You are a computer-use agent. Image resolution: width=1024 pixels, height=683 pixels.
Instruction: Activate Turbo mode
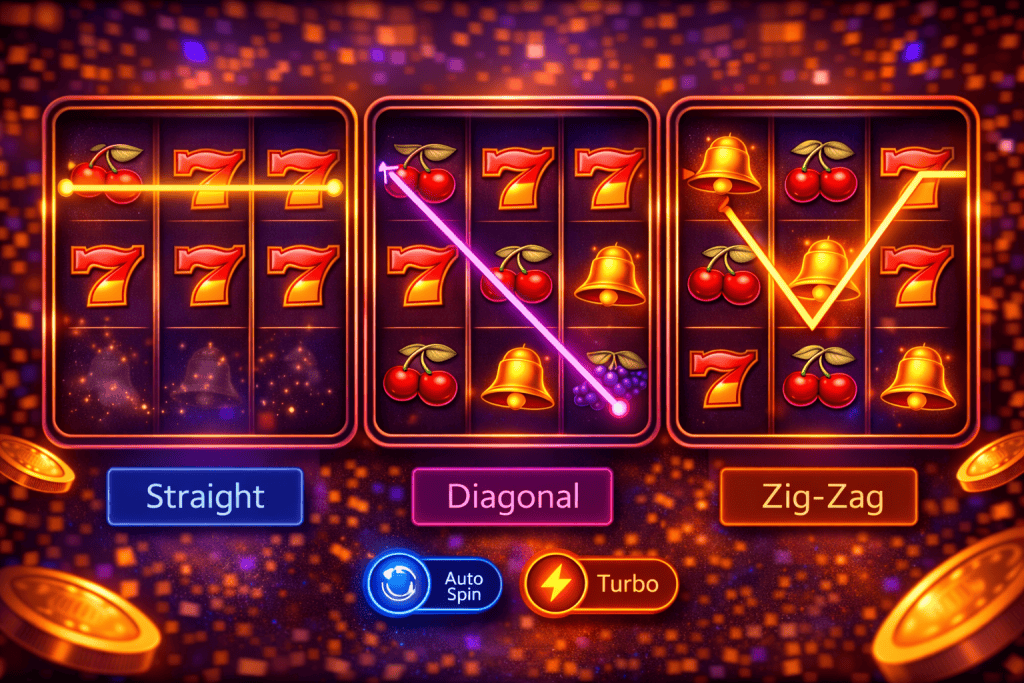pos(600,584)
